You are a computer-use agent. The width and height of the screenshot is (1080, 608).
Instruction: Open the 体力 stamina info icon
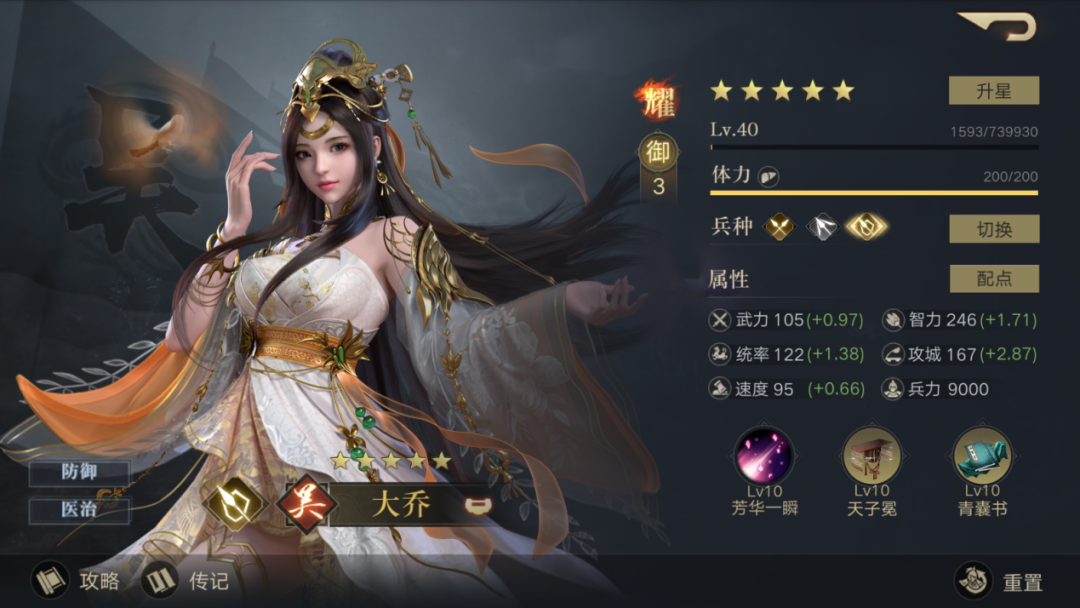(x=769, y=176)
